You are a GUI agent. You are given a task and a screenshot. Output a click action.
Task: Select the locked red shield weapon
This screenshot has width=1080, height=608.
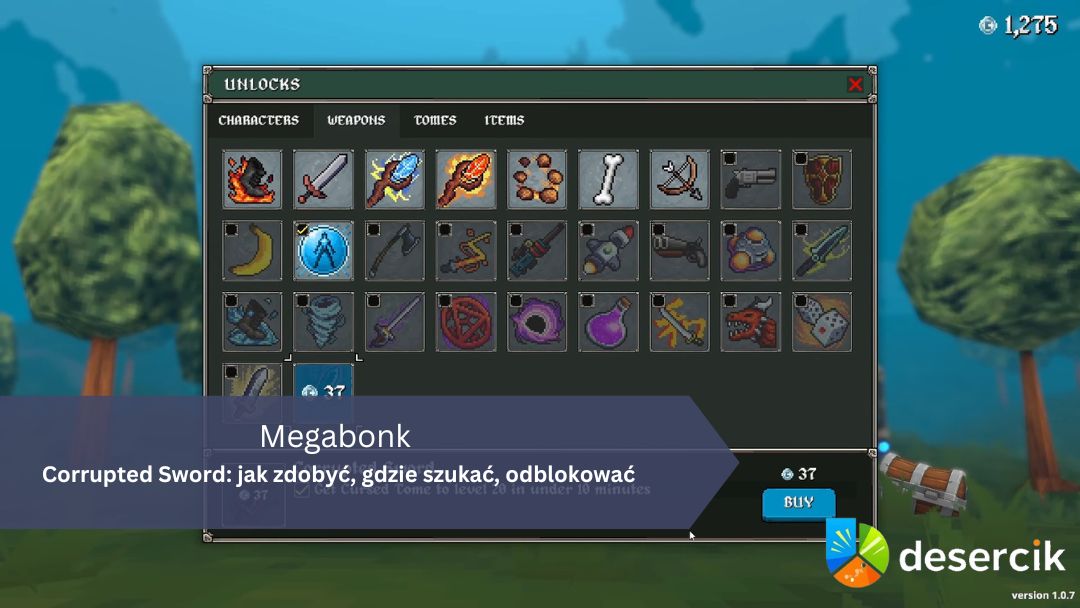822,179
